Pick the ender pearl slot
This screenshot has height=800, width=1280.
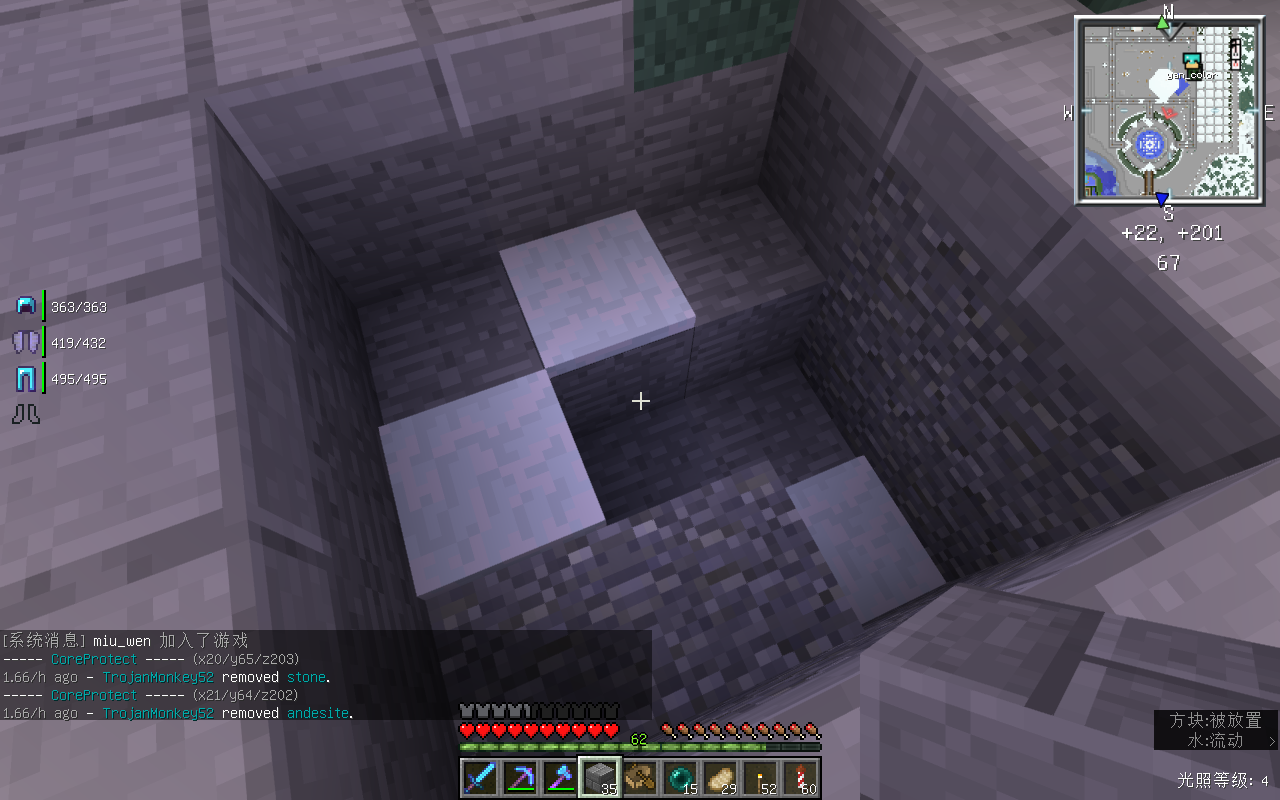(680, 778)
